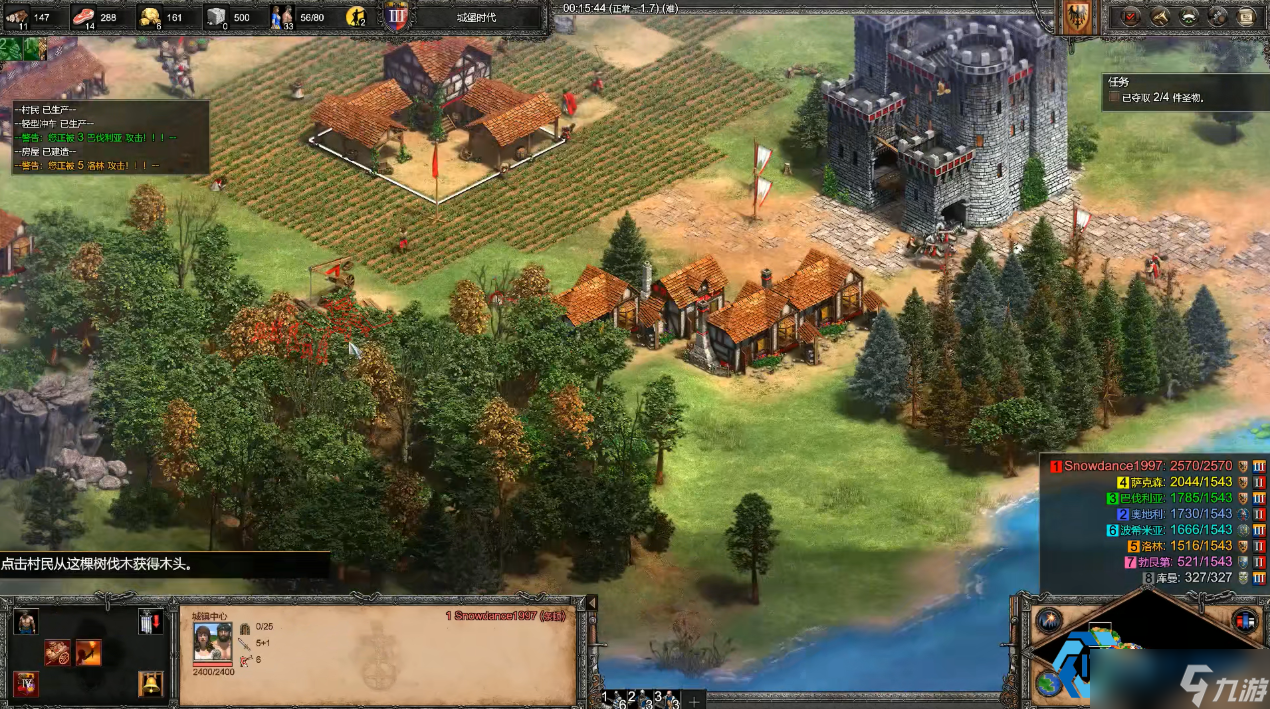Screen dimensions: 1270x709
Task: Click the Loom research icon
Action: pos(57,653)
